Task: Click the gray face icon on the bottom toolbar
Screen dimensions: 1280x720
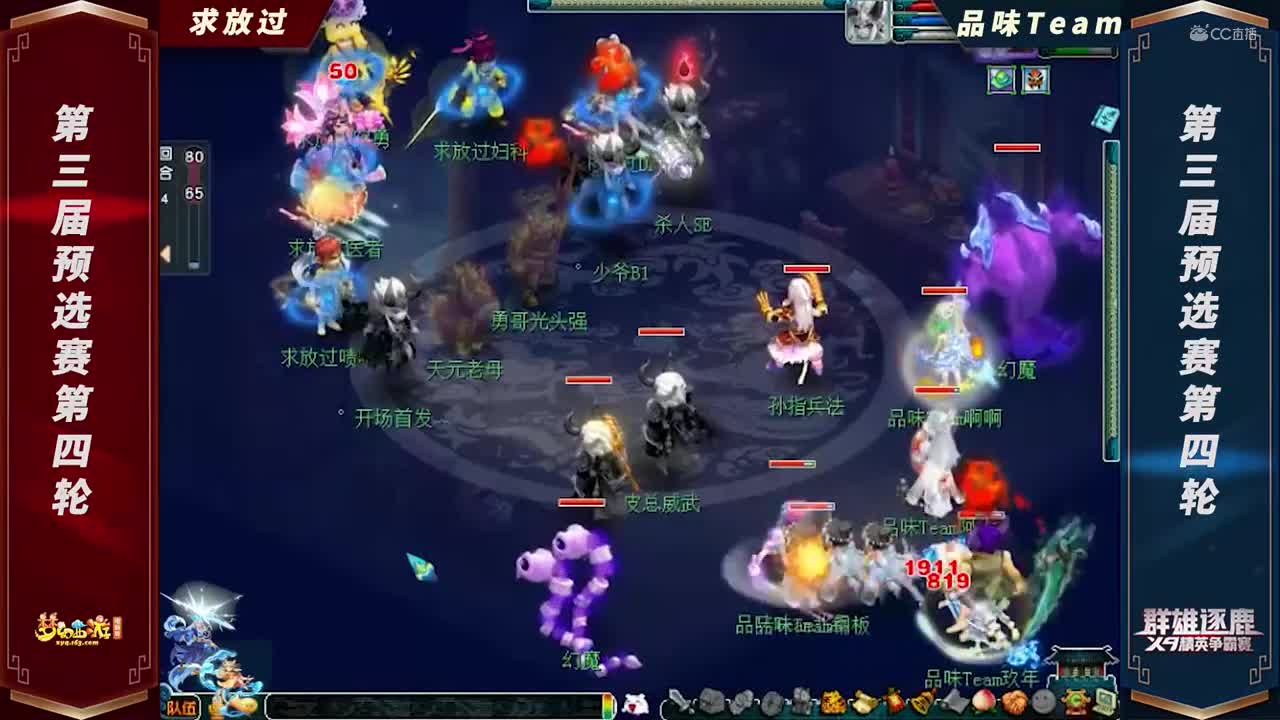Action: [1042, 703]
